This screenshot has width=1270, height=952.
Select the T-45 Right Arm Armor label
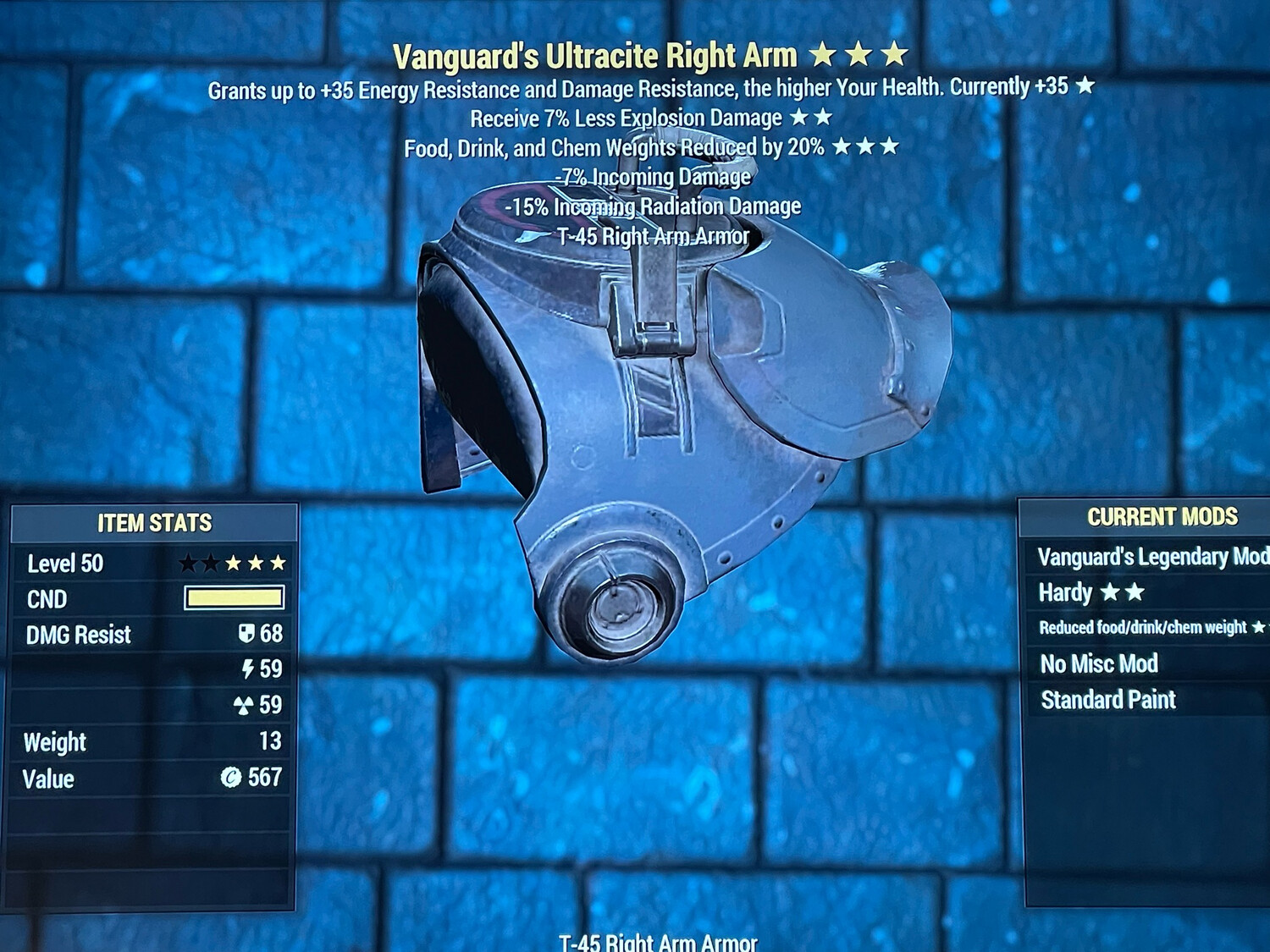pos(654,236)
